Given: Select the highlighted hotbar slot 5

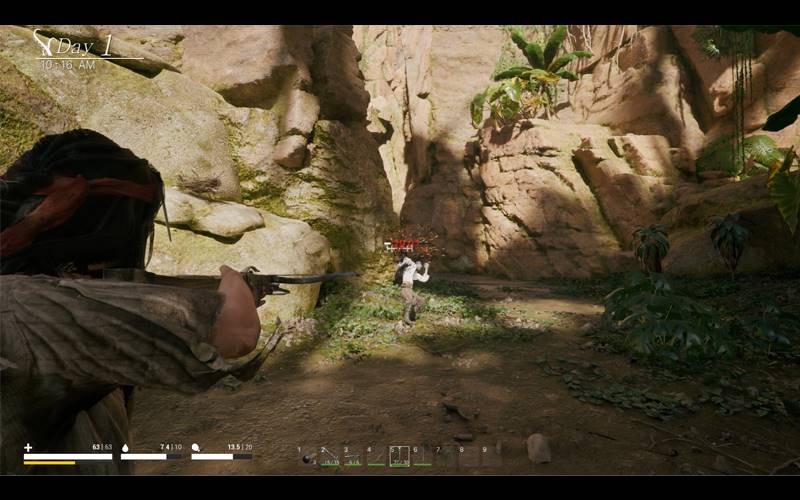Looking at the screenshot, I should tap(399, 457).
